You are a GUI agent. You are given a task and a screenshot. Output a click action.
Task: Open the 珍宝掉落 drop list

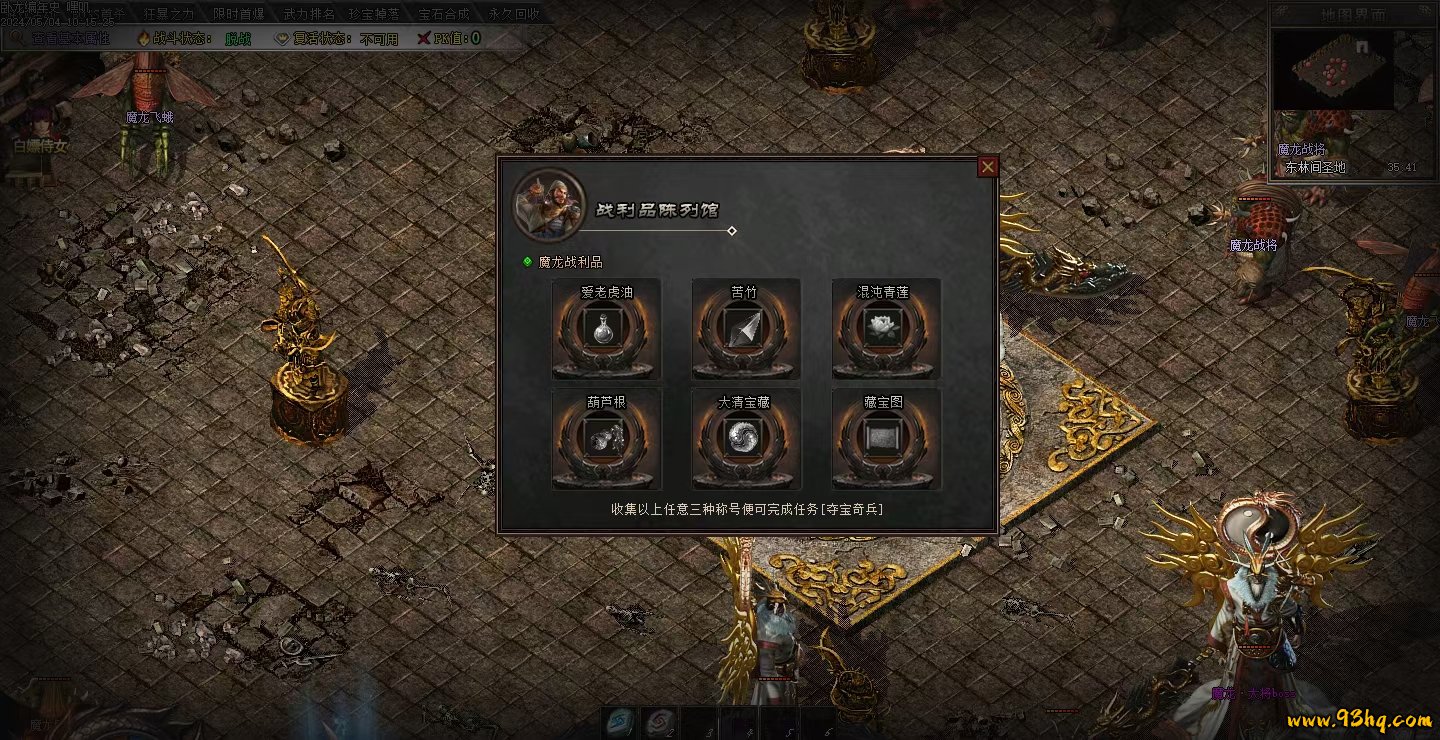(x=376, y=14)
